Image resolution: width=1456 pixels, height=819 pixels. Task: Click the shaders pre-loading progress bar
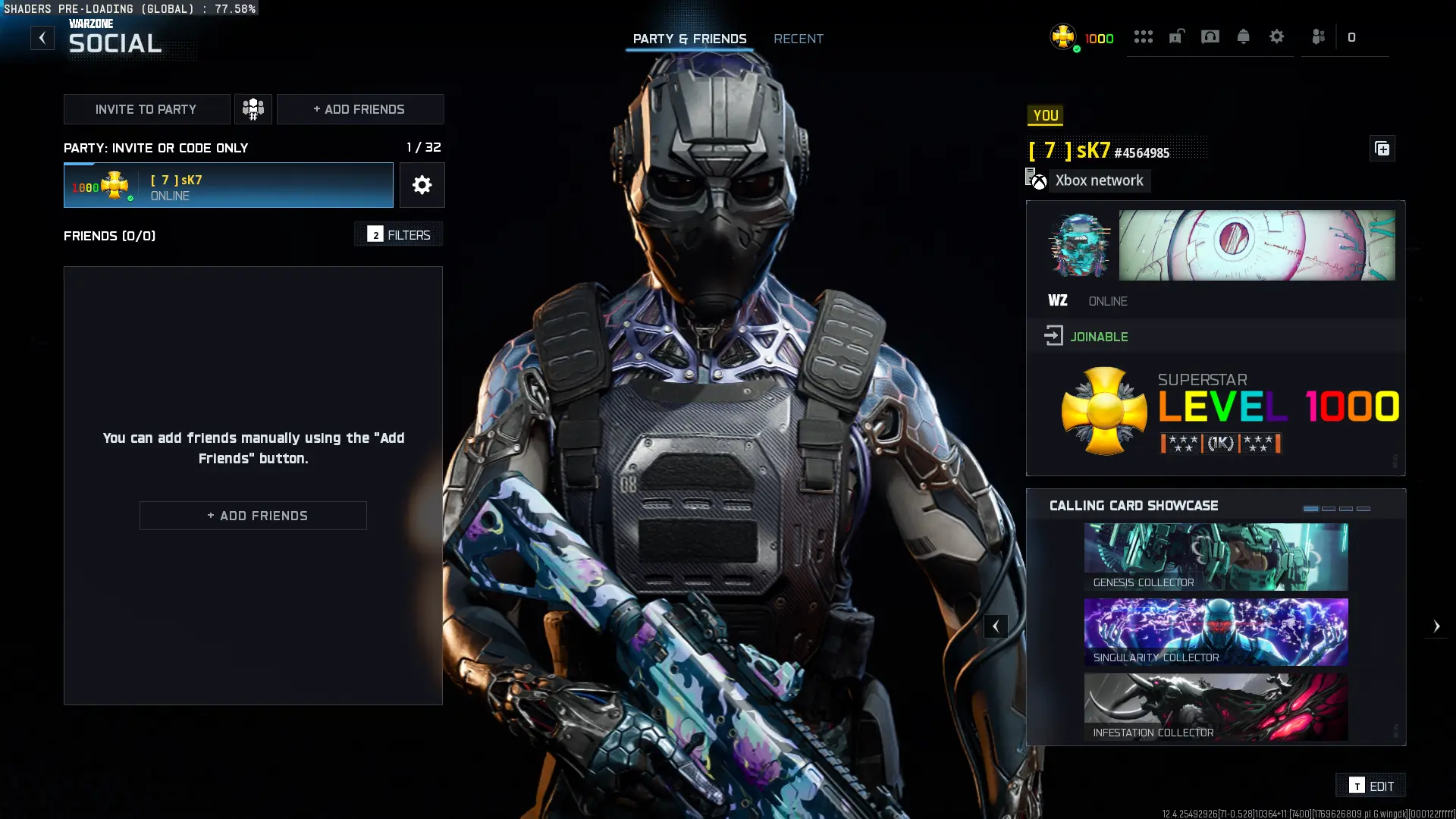pos(129,8)
